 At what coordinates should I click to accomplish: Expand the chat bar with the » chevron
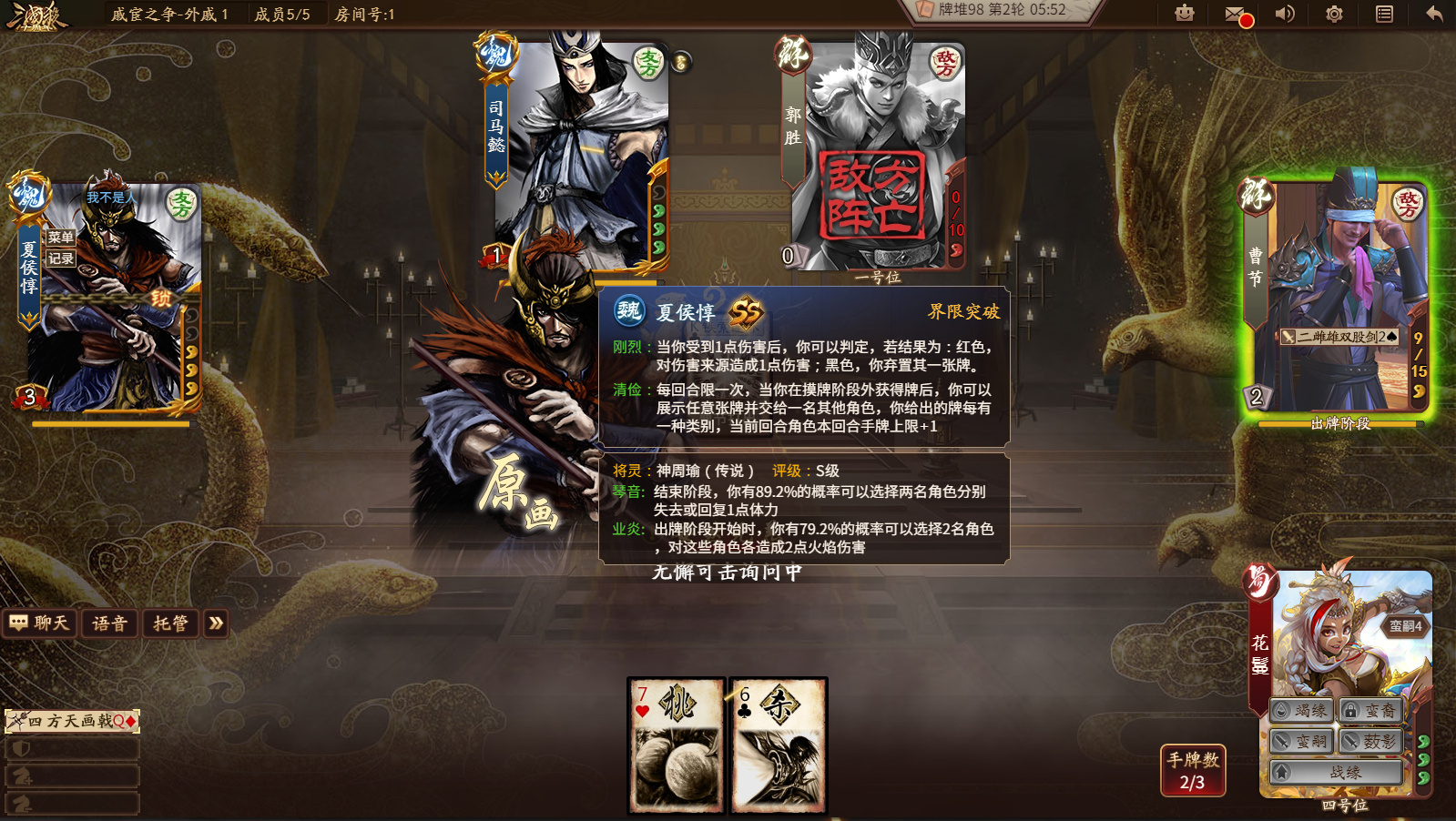click(215, 623)
